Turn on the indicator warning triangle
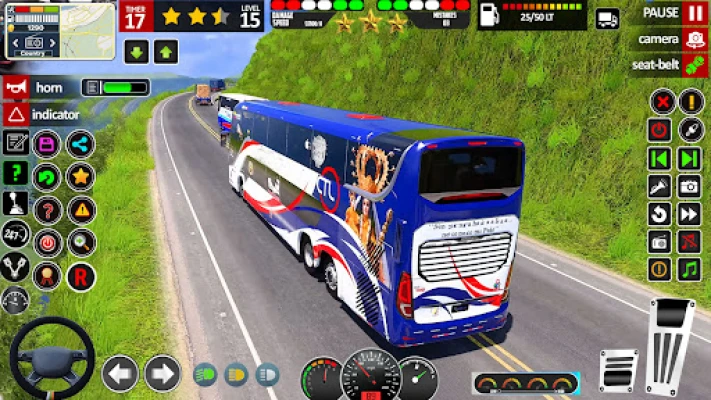This screenshot has width=711, height=400. click(x=16, y=114)
